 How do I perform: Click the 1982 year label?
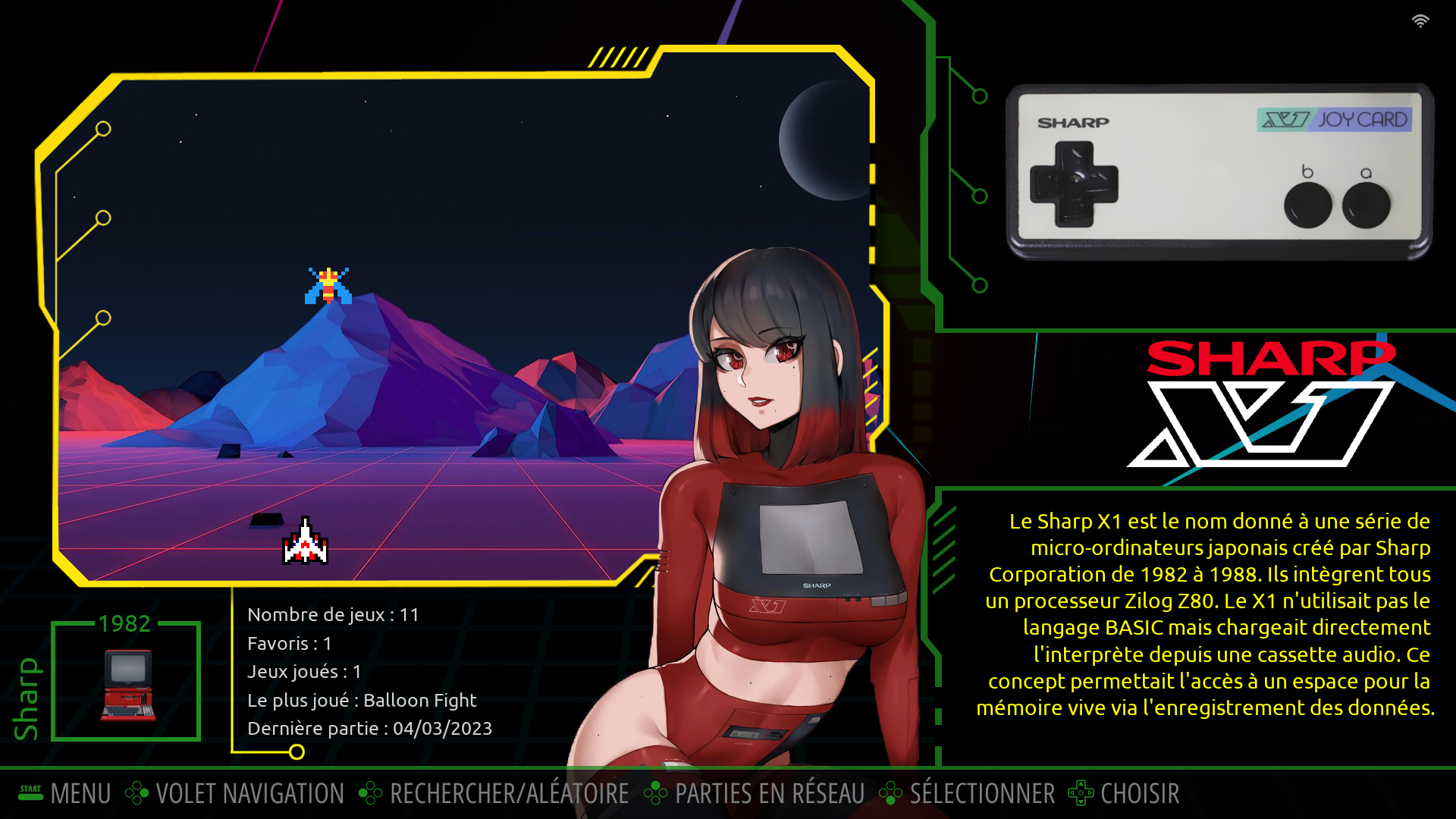coord(125,623)
